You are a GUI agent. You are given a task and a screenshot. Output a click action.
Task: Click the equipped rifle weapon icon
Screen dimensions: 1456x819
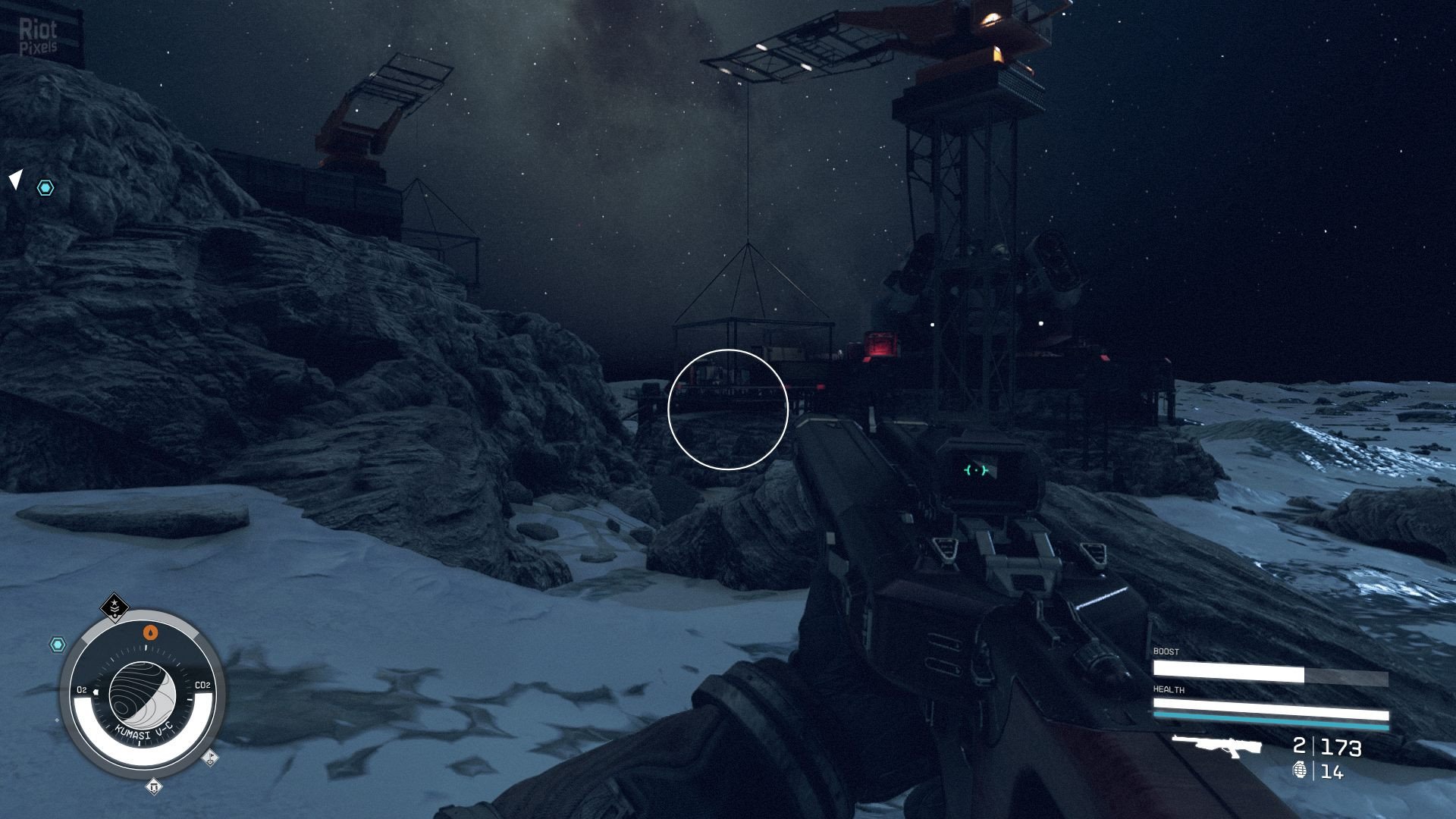pyautogui.click(x=1217, y=745)
